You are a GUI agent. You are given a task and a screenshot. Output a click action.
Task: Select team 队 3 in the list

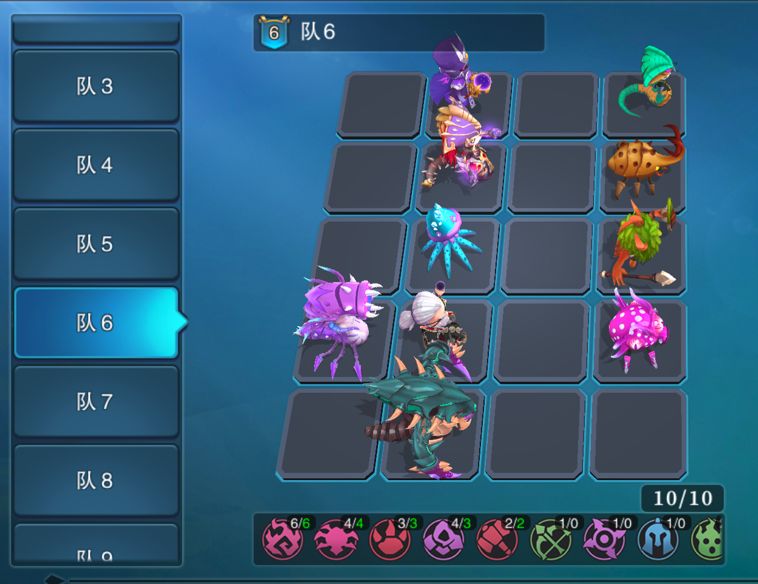(96, 86)
